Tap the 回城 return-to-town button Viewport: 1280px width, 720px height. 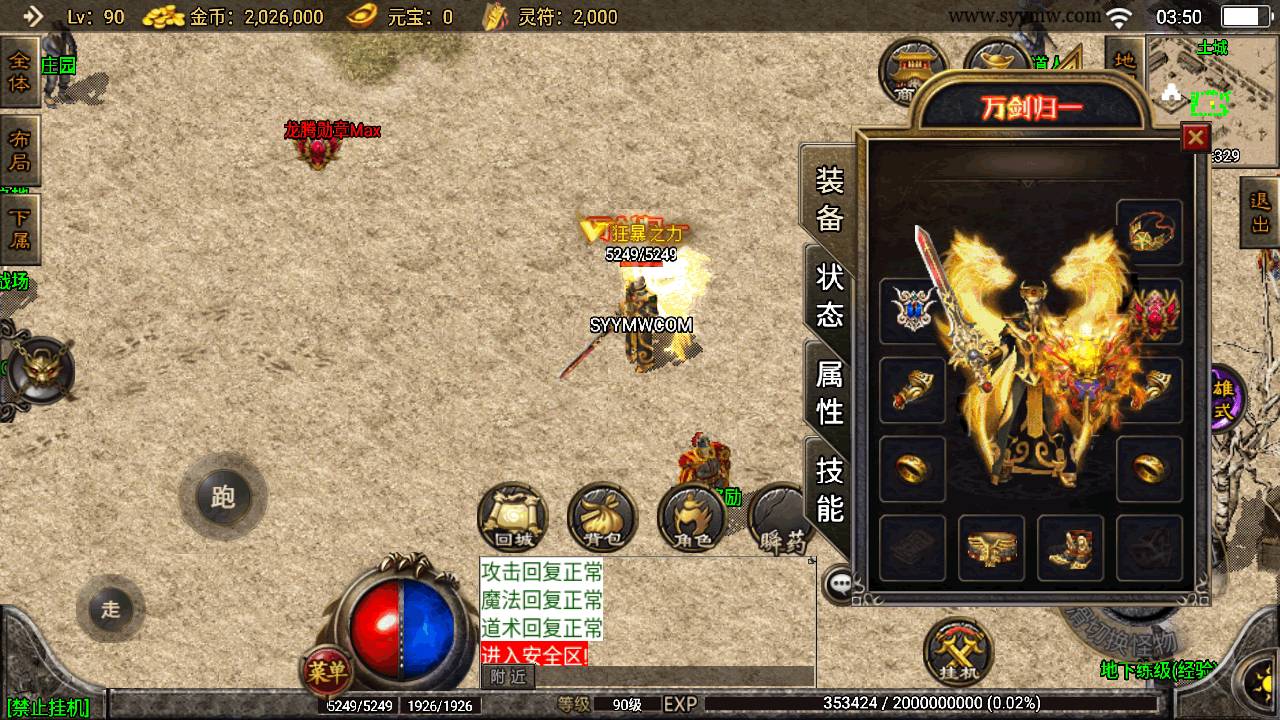(x=514, y=517)
